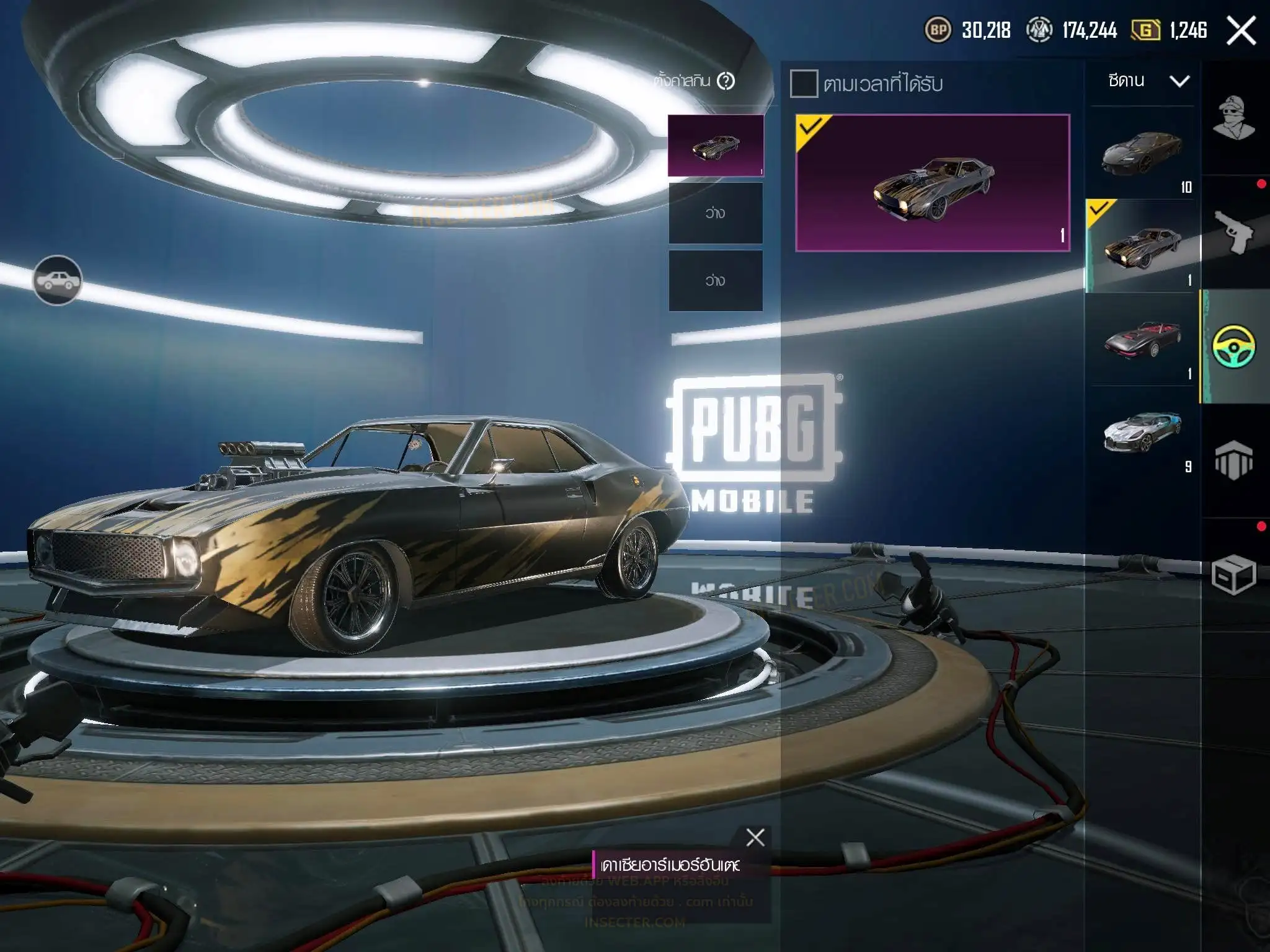Open the vehicle type dropdown
The width and height of the screenshot is (1270, 952).
point(1147,81)
